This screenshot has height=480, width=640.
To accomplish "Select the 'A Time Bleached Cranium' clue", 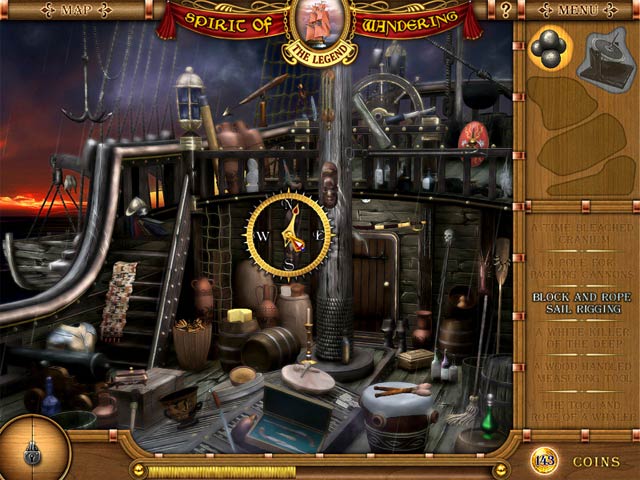I will click(x=577, y=233).
